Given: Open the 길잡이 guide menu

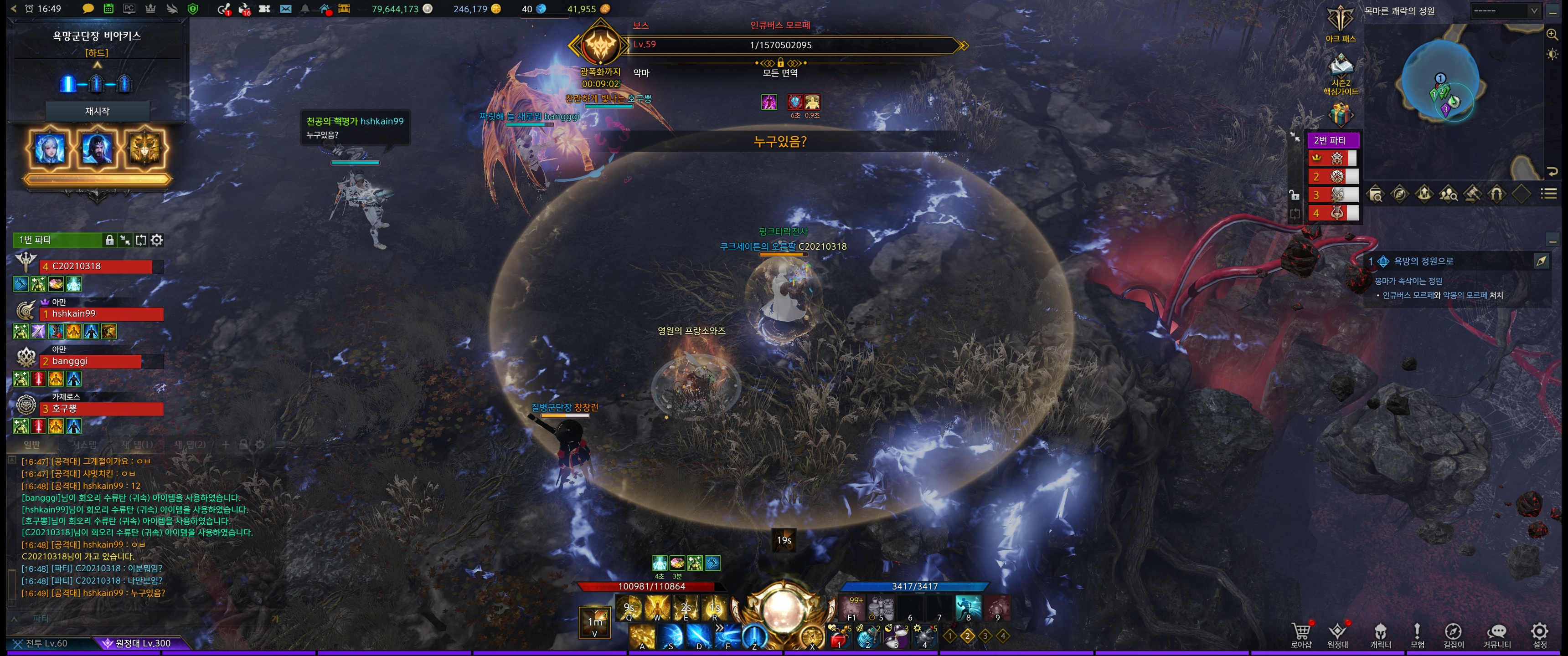Looking at the screenshot, I should point(1453,634).
